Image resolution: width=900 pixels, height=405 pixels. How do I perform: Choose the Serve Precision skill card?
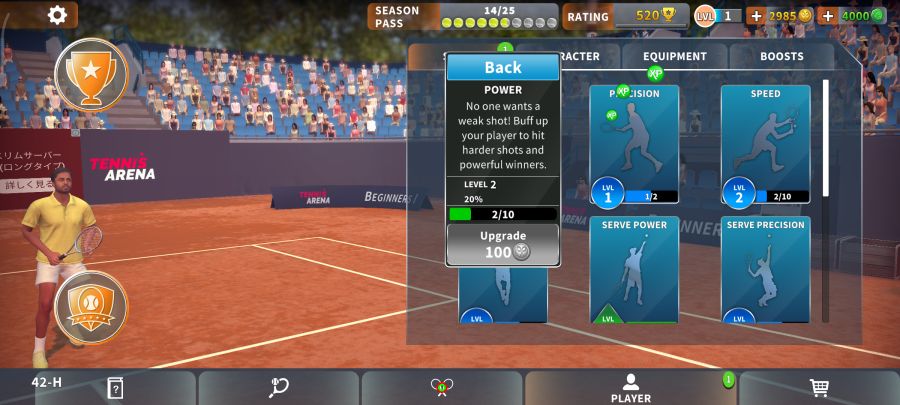[x=765, y=268]
